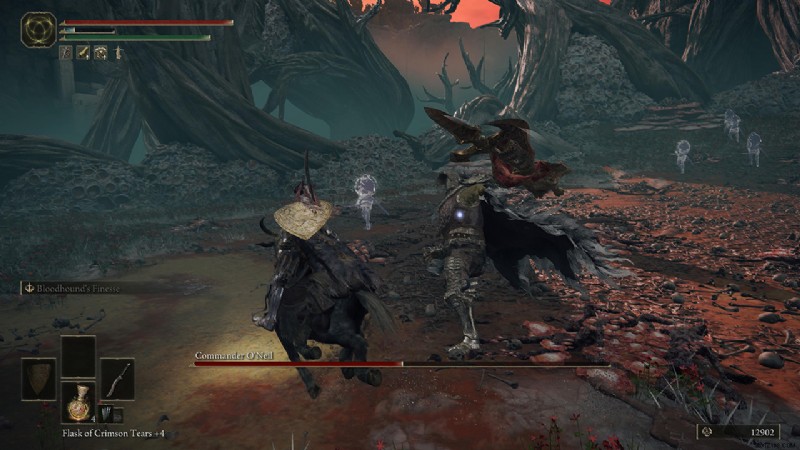800x450 pixels.
Task: Click the left-hand shield equipment slot
Action: (x=39, y=379)
